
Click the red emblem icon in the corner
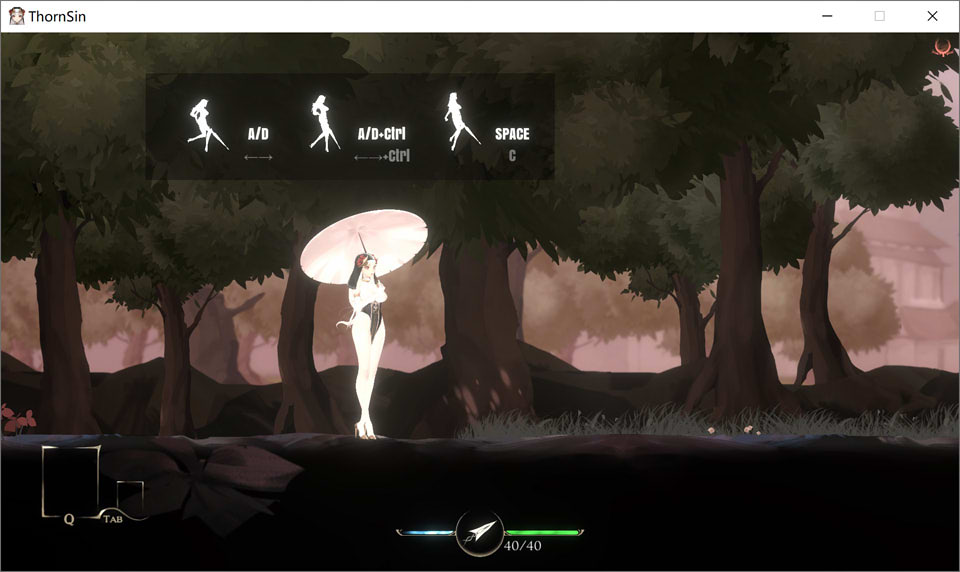point(941,47)
